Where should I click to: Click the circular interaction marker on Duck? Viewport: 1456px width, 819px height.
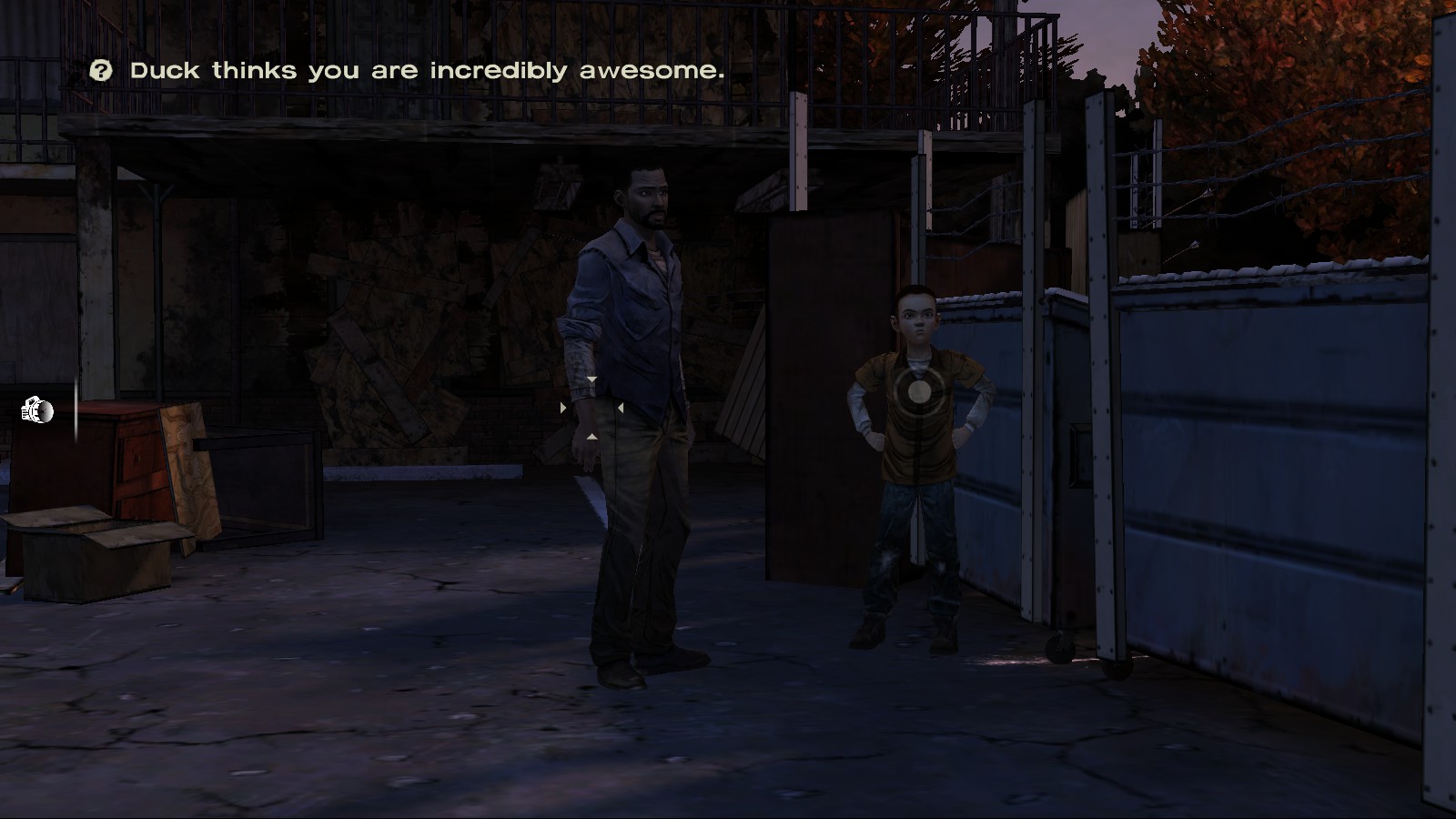(919, 391)
